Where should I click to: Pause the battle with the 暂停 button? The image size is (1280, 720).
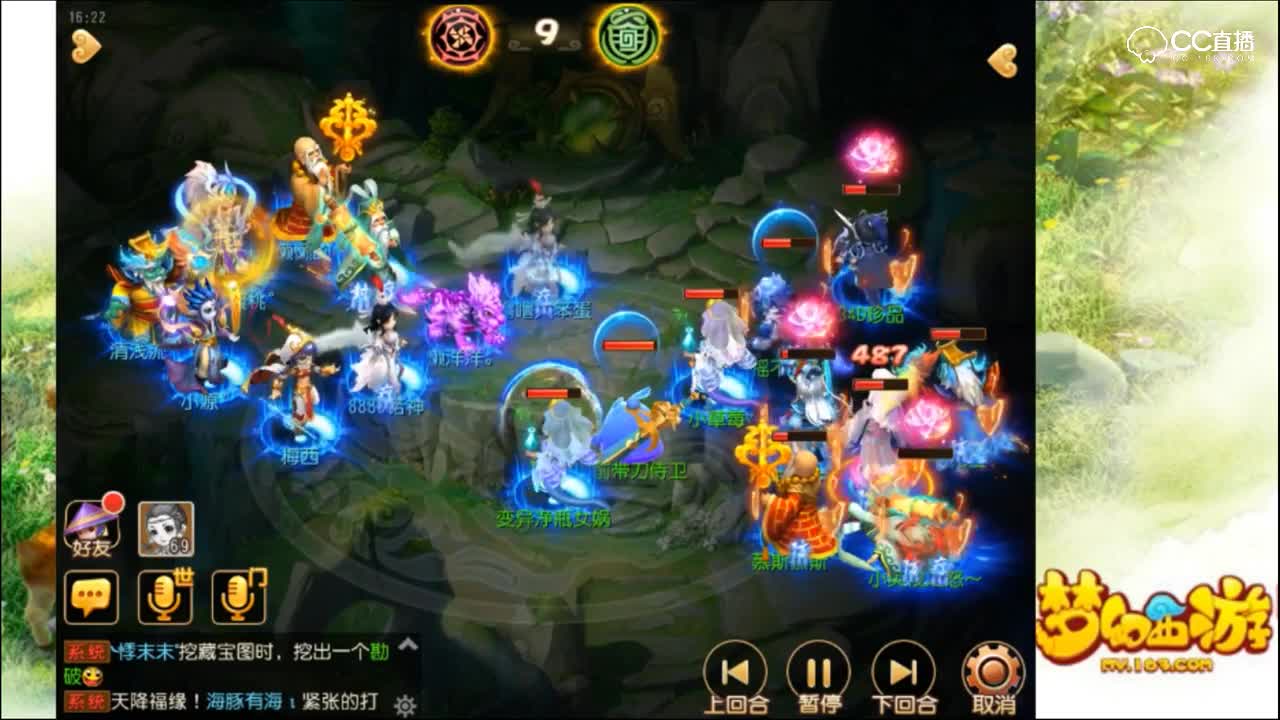tap(818, 672)
